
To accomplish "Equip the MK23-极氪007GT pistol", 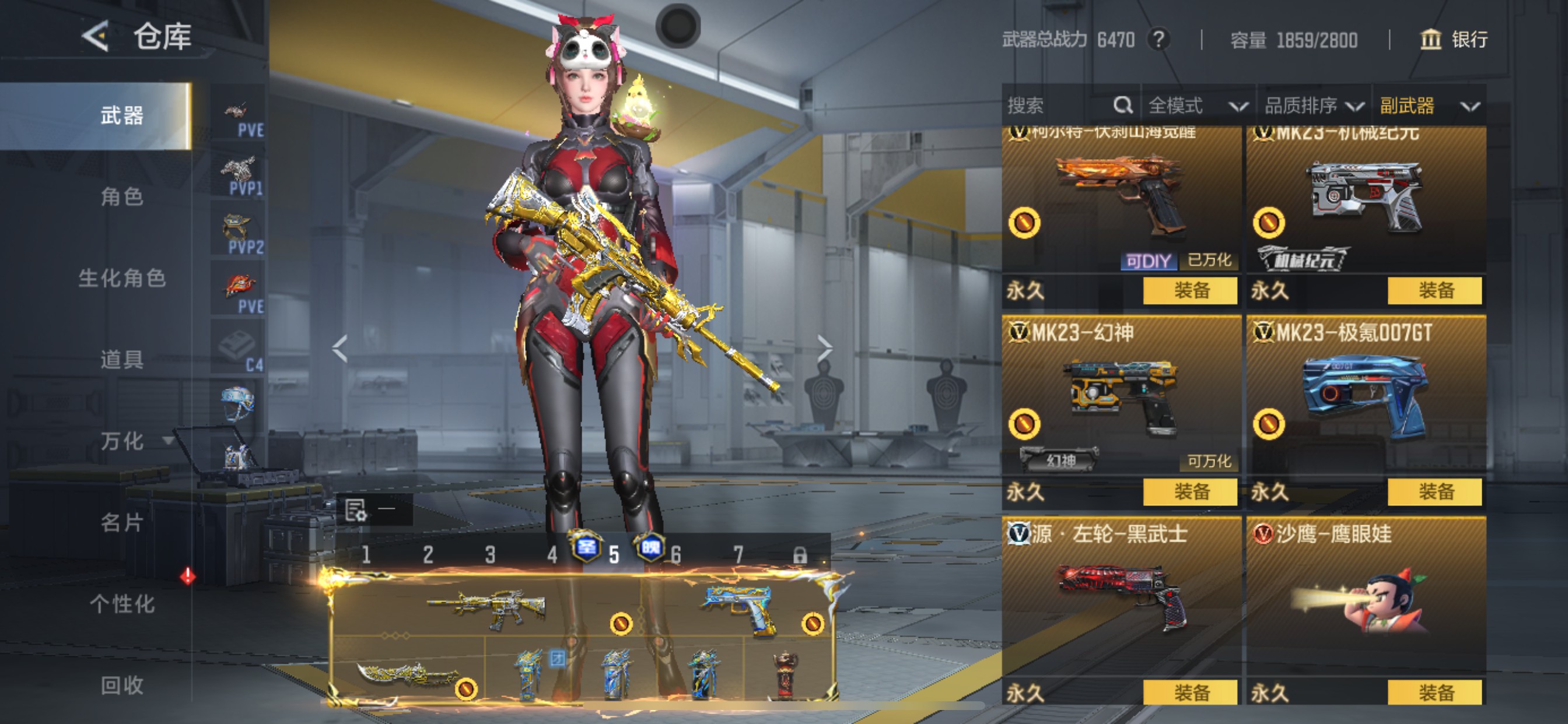I will point(1434,491).
